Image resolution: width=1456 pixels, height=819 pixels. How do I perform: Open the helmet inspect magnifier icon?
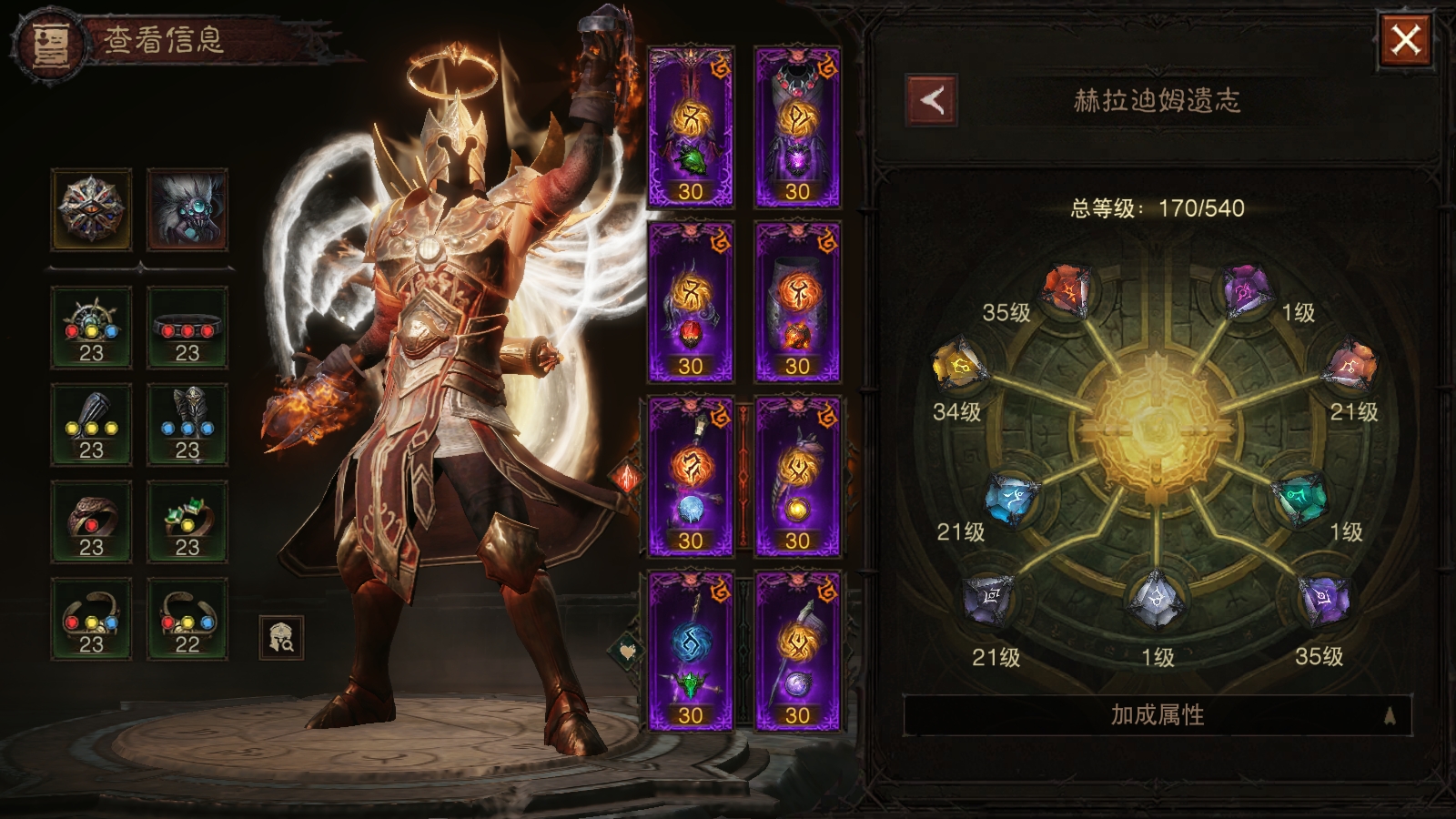coord(281,637)
